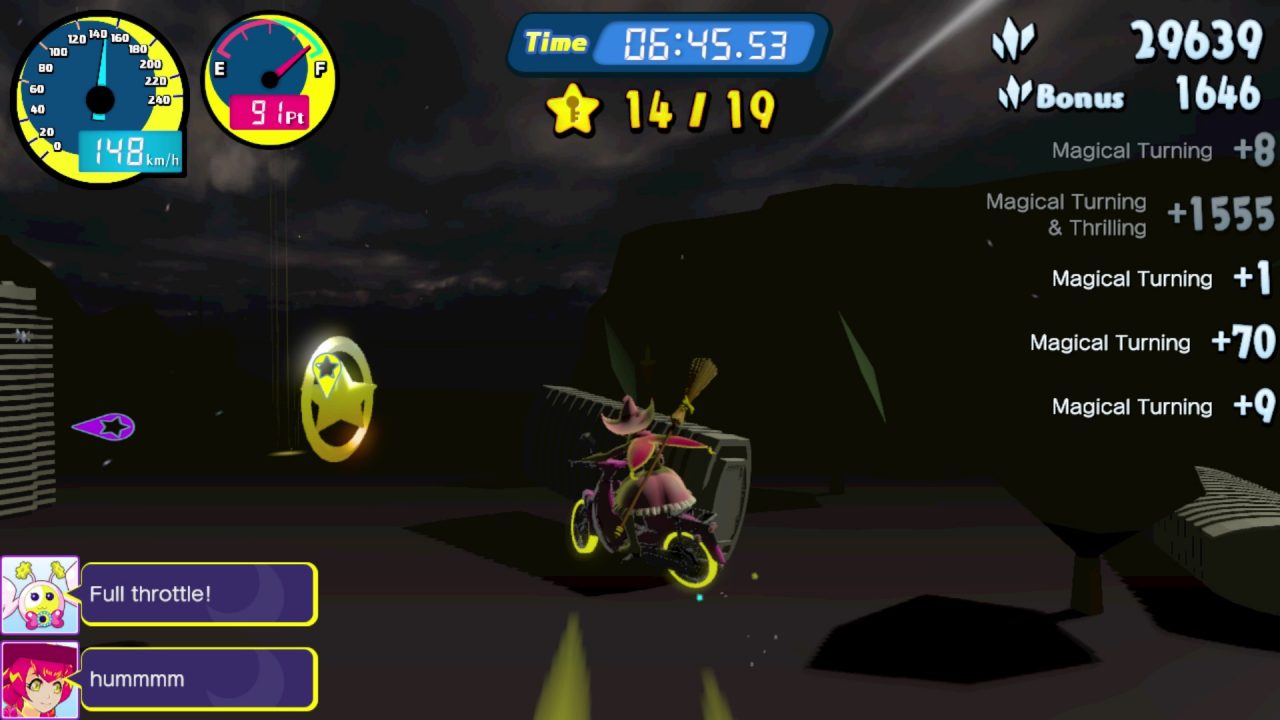Click the purple star direction marker
The height and width of the screenshot is (720, 1280).
(x=105, y=428)
